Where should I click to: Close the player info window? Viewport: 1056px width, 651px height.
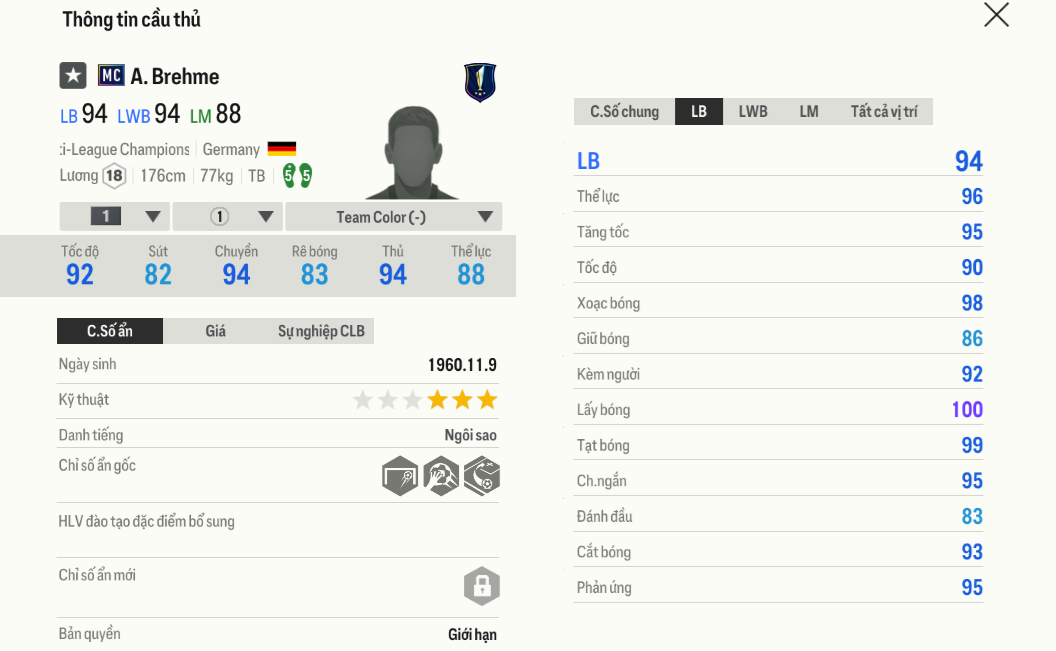(x=996, y=15)
